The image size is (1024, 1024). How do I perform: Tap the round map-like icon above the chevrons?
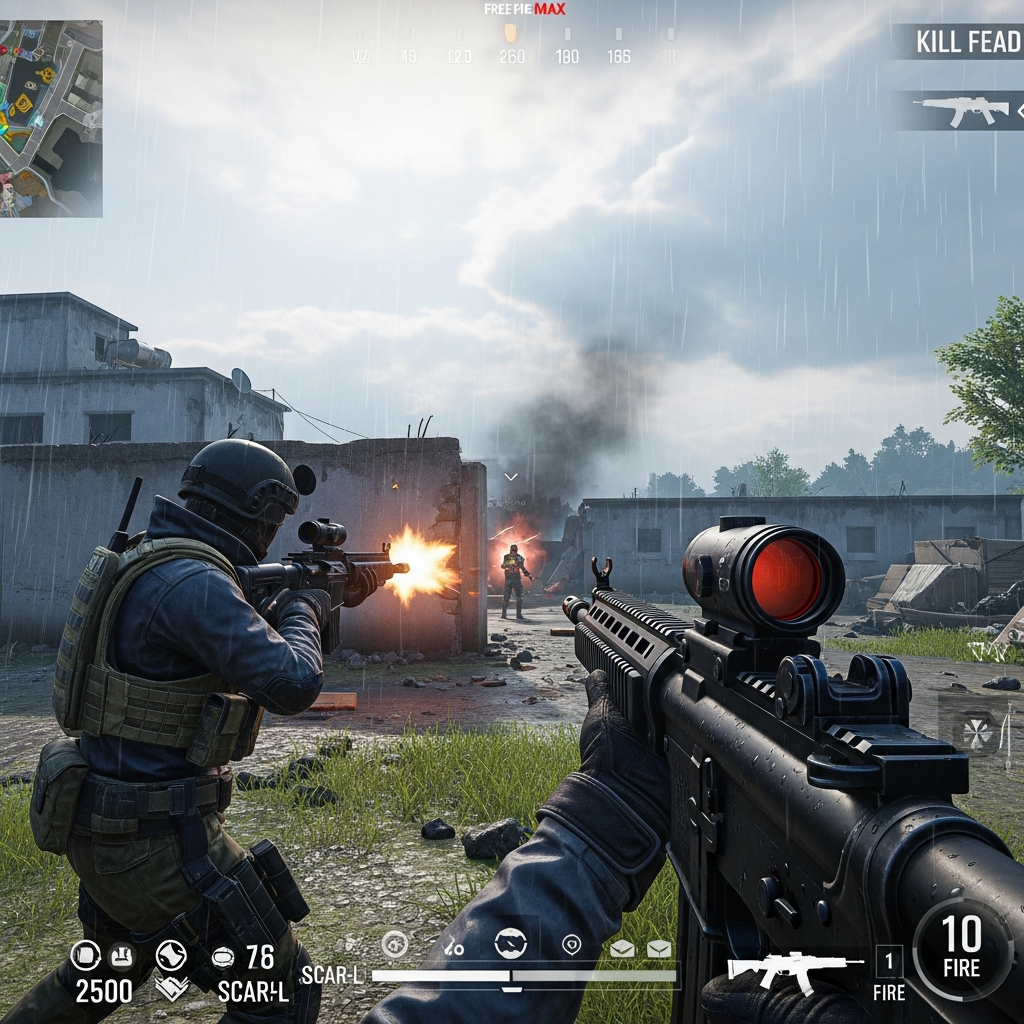[x=170, y=956]
